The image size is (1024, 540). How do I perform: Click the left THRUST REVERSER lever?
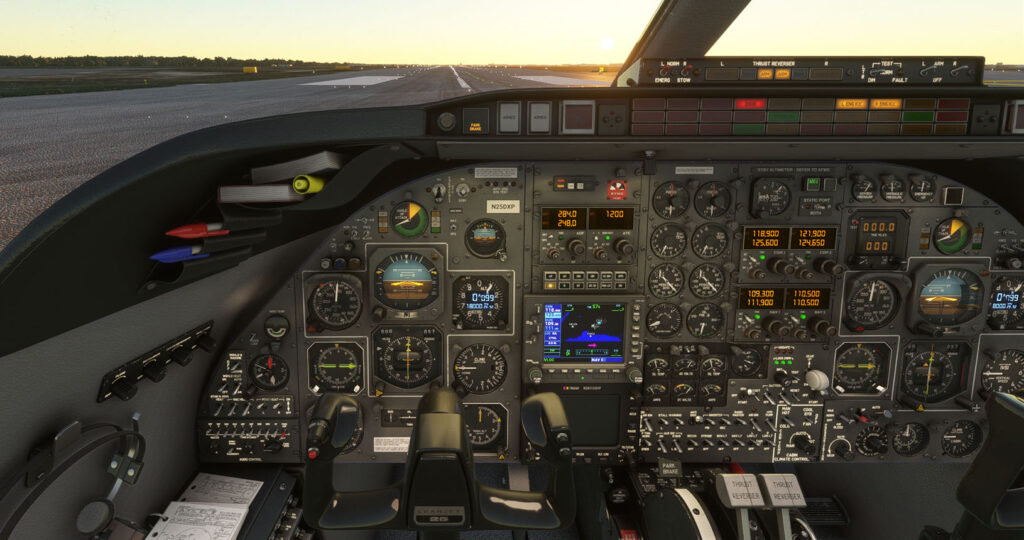(x=734, y=492)
